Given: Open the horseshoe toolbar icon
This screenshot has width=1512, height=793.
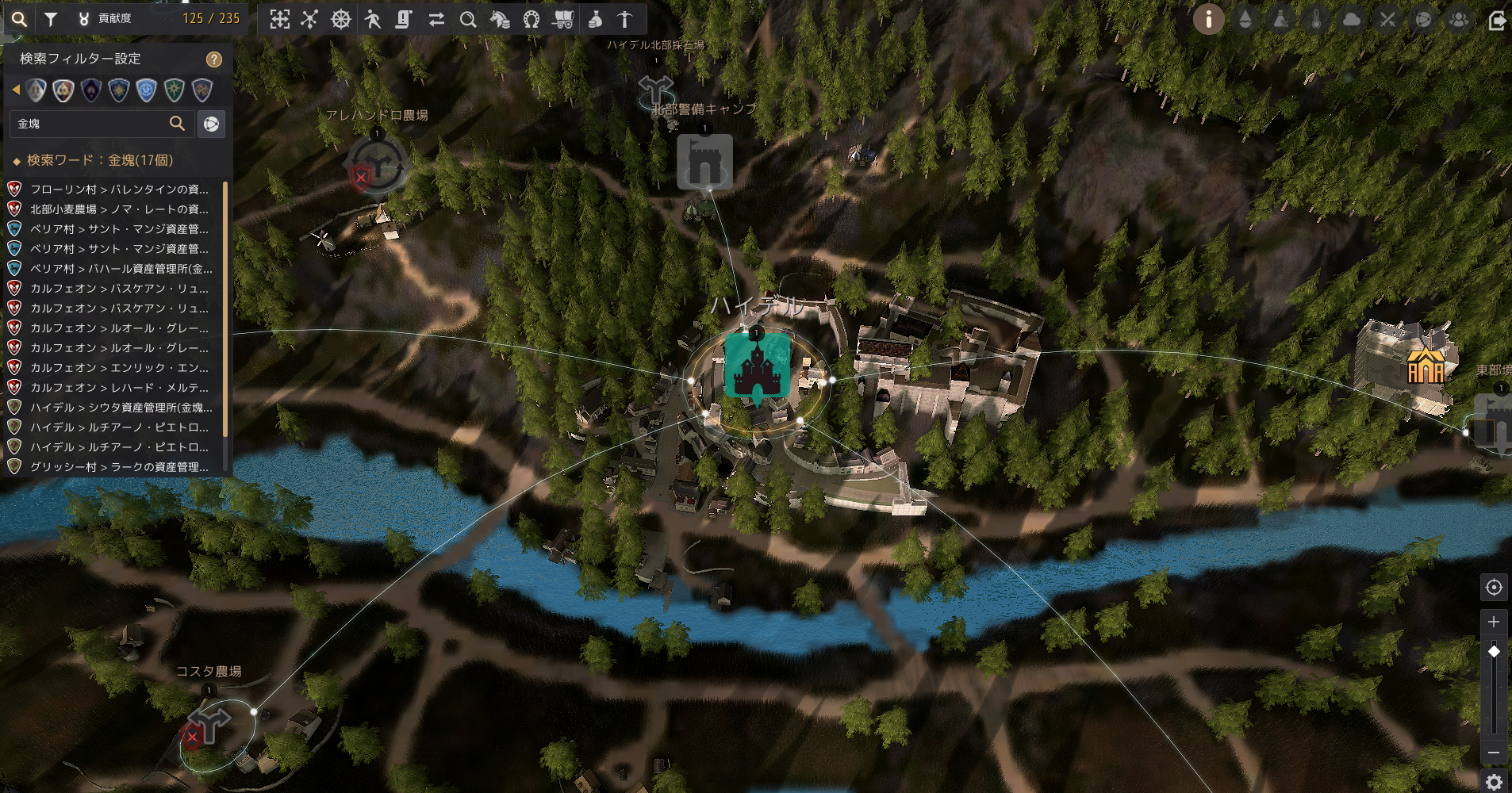Looking at the screenshot, I should tap(532, 19).
